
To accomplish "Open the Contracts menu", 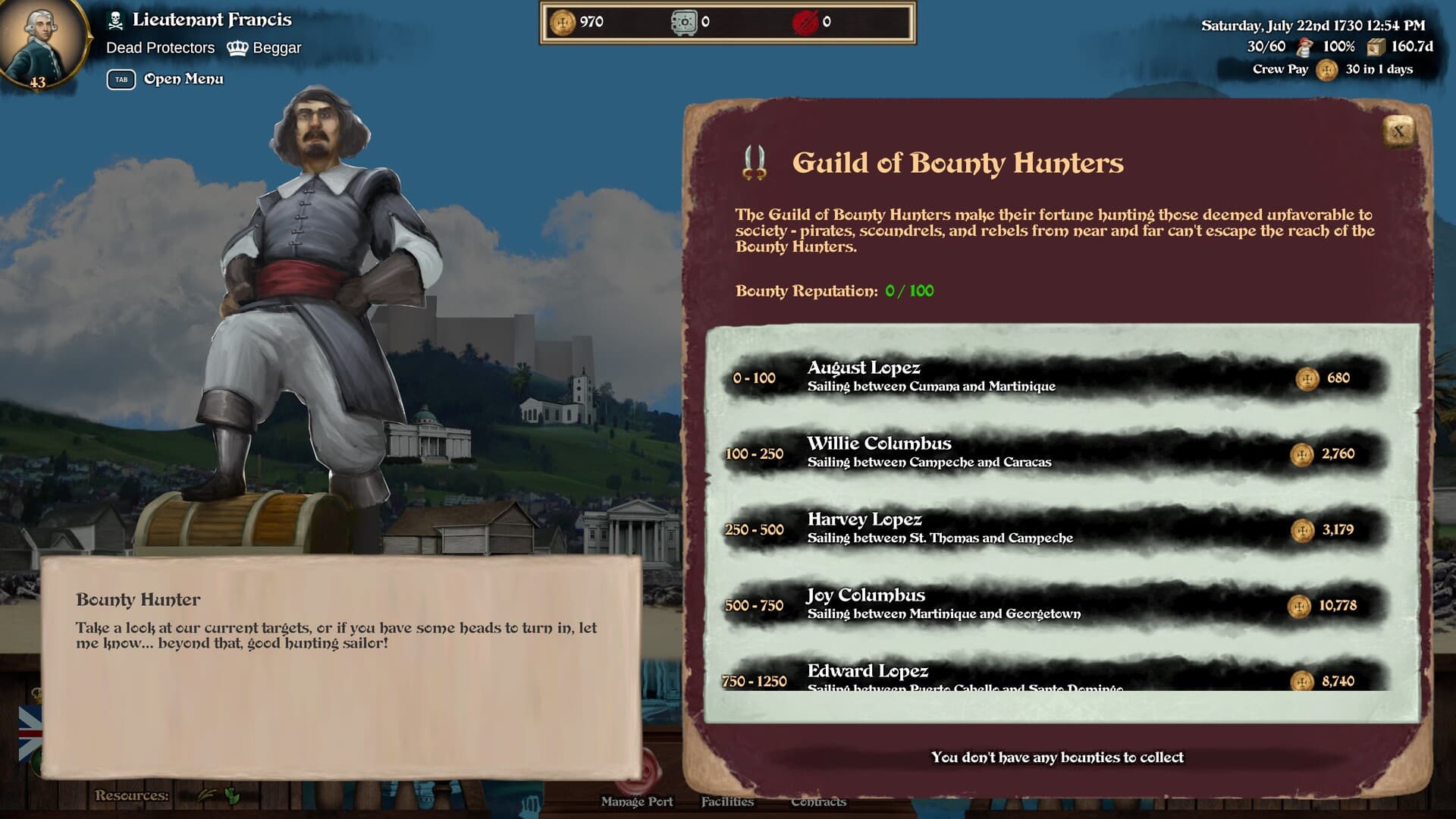I will 820,801.
